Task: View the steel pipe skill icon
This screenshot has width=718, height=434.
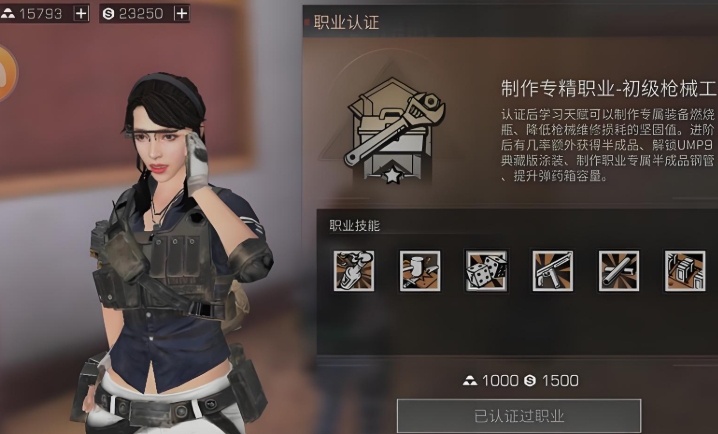Action: [x=618, y=270]
